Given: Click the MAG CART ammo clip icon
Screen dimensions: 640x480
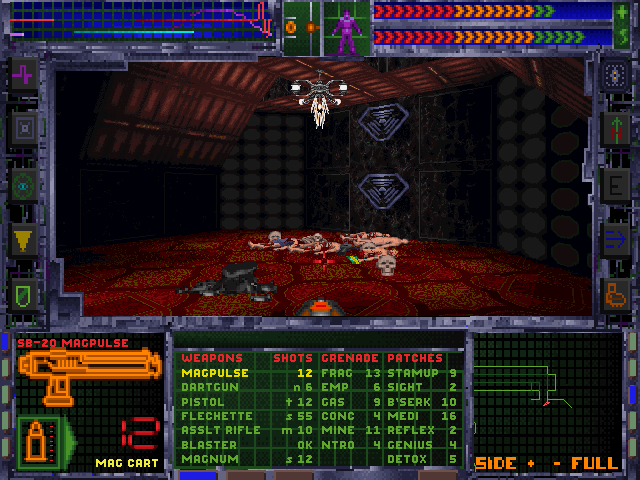Looking at the screenshot, I should (x=34, y=440).
